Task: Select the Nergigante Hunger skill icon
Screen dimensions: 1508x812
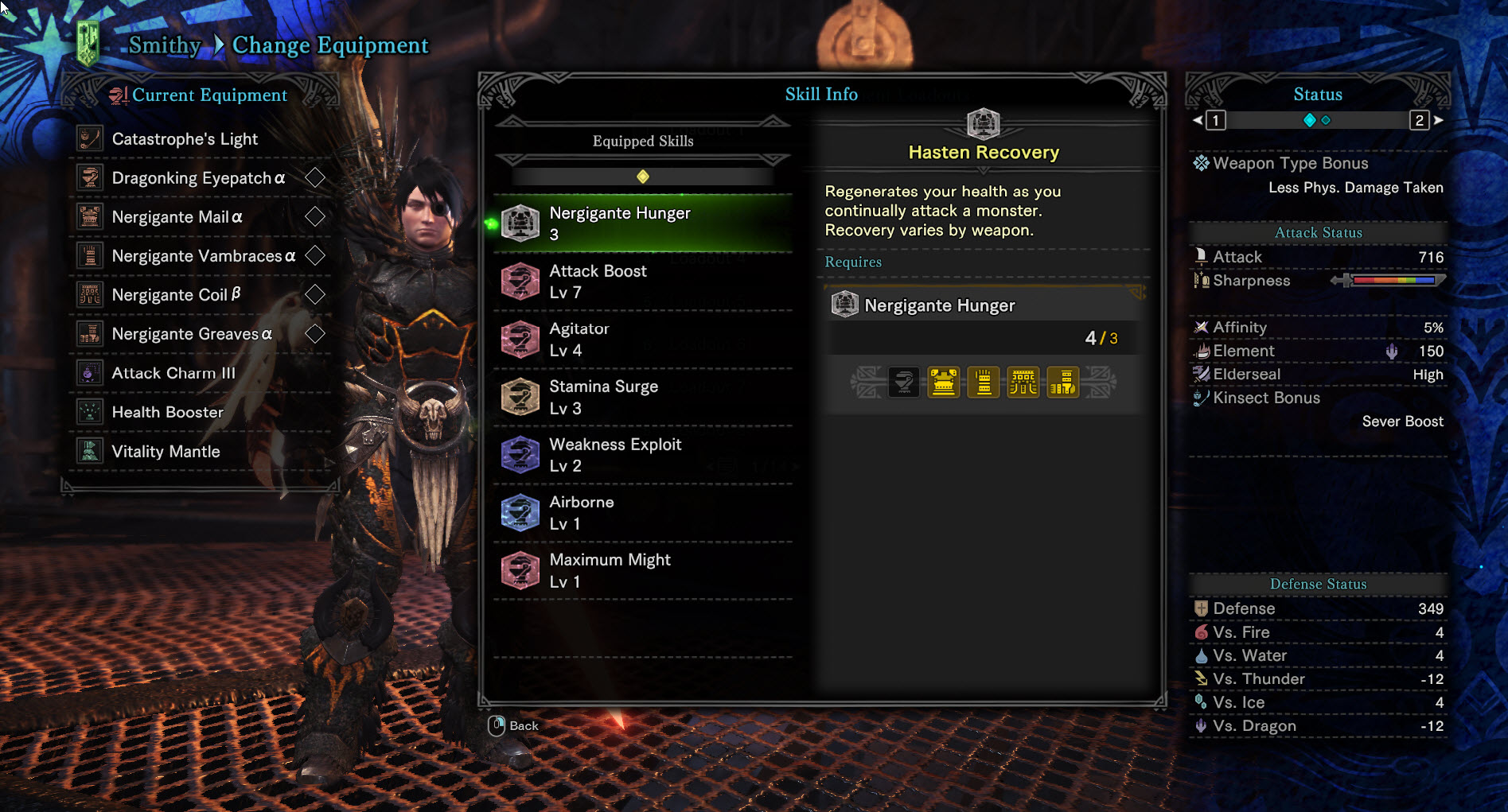Action: tap(521, 223)
